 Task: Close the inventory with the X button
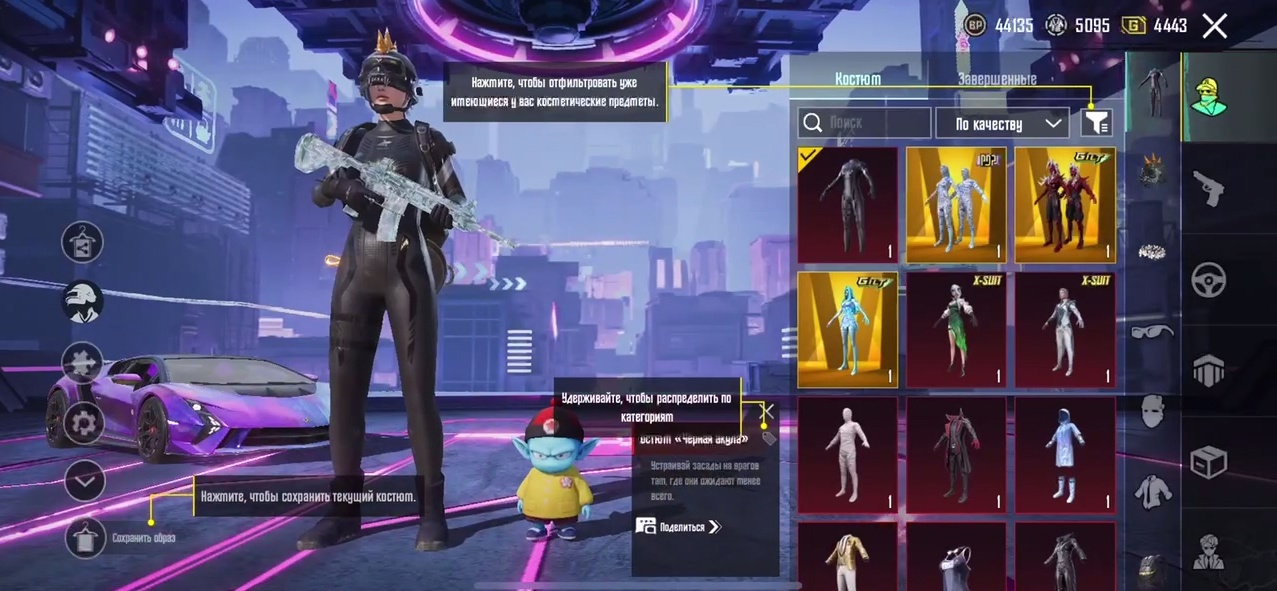(x=1214, y=26)
